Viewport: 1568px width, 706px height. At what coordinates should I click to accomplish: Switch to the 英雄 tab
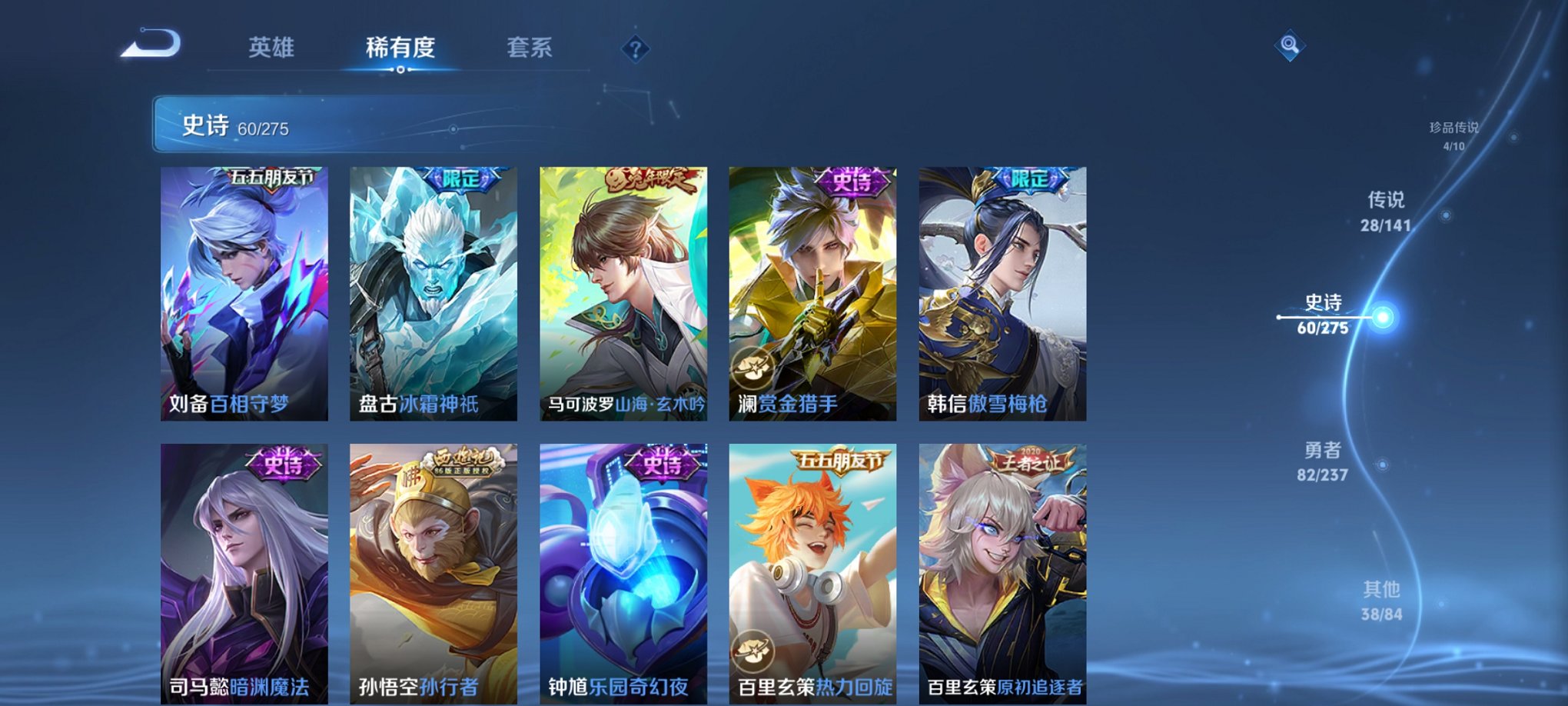pyautogui.click(x=273, y=48)
